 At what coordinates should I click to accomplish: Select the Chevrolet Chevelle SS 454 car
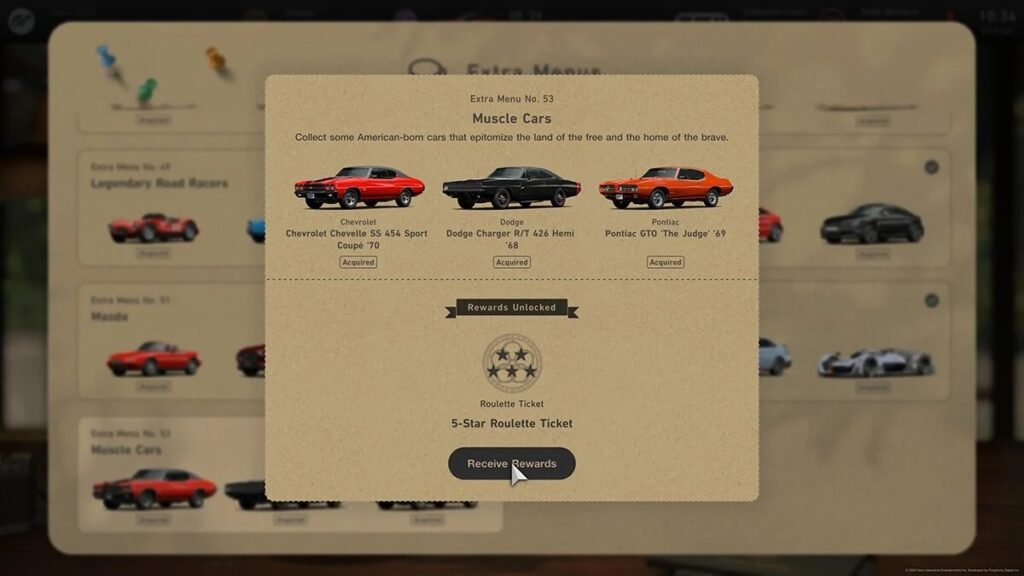pos(358,187)
